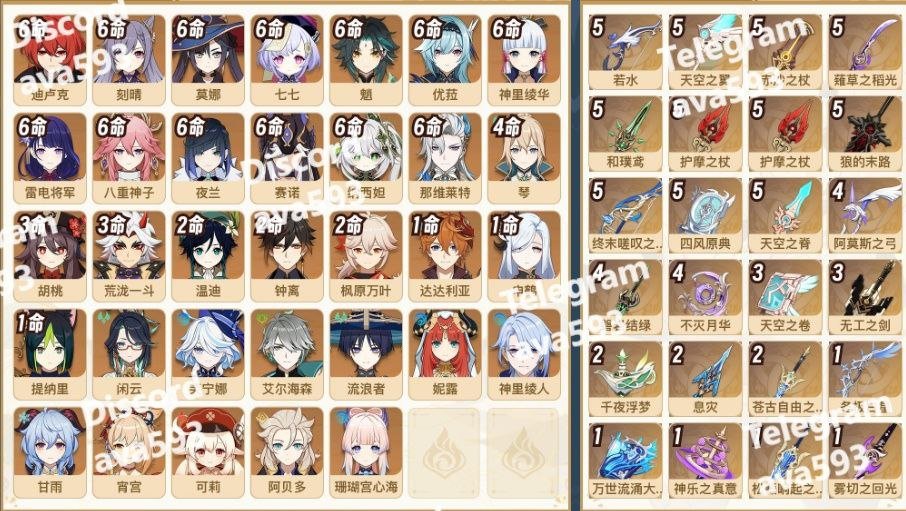
Task: Select the Aqua Simulacra (若水) bow
Action: point(625,48)
